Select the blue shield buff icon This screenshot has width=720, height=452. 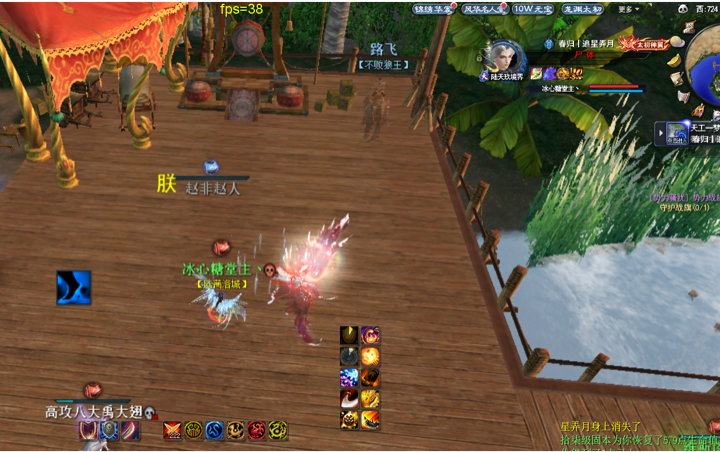[x=108, y=430]
